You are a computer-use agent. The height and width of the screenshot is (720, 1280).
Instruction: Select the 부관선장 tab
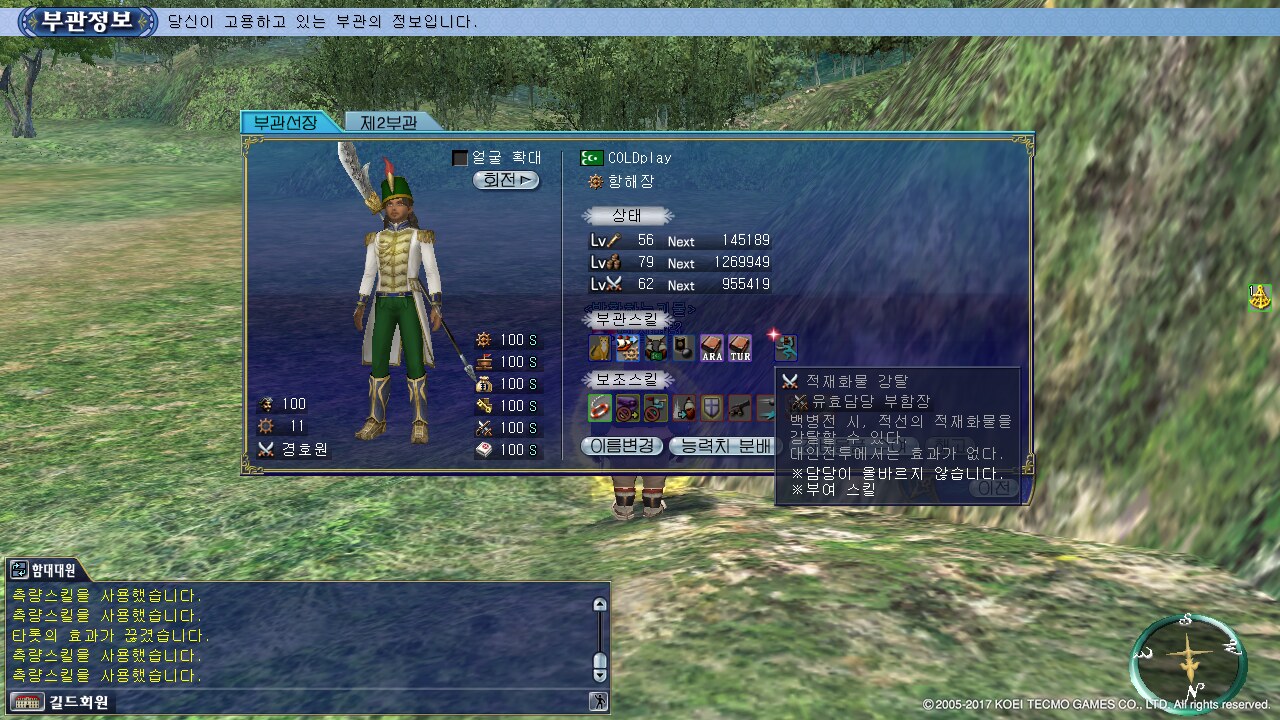coord(285,123)
